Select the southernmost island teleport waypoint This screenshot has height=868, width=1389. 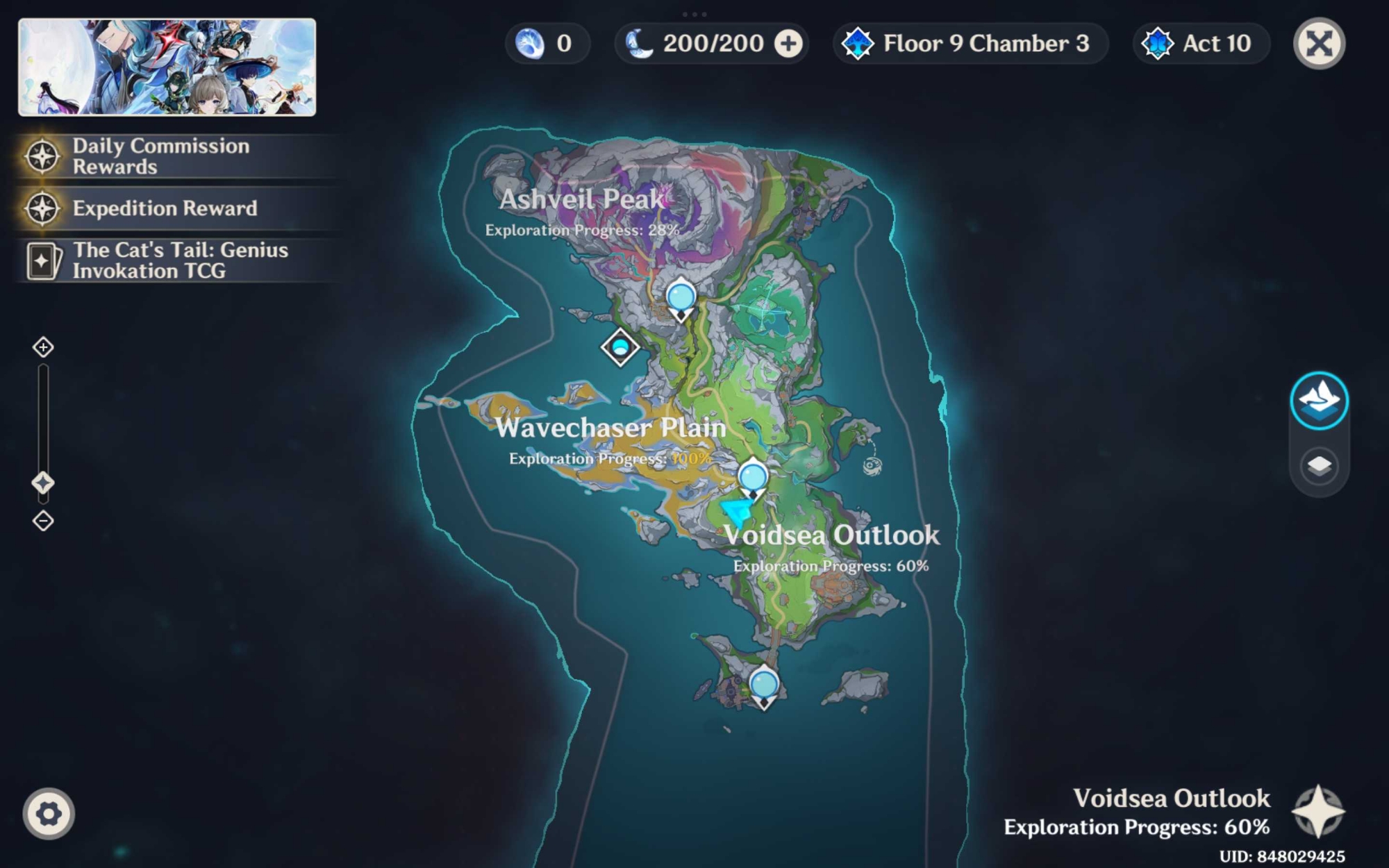[764, 685]
